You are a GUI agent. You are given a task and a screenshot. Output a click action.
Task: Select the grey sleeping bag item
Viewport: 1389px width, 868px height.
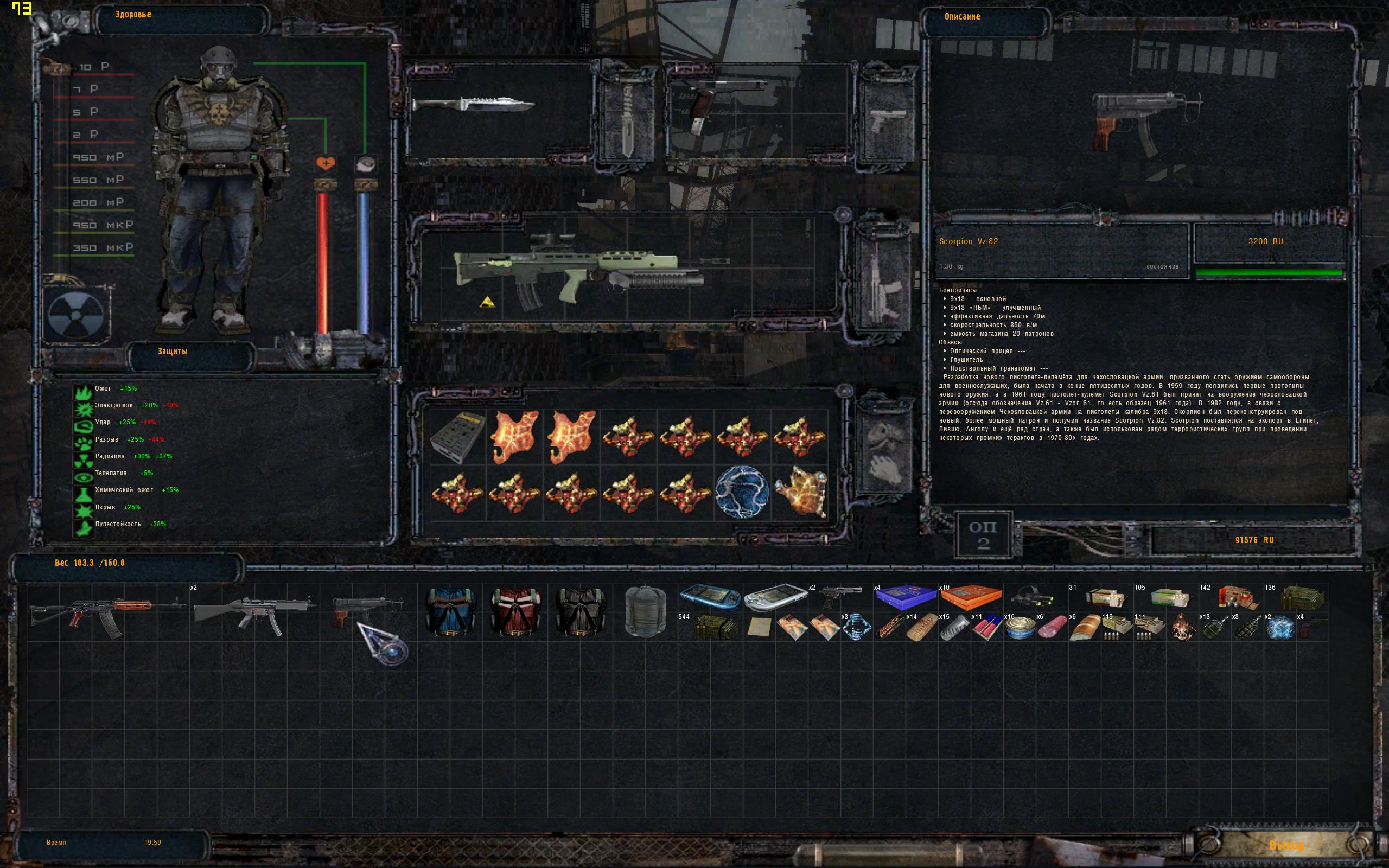pos(645,611)
